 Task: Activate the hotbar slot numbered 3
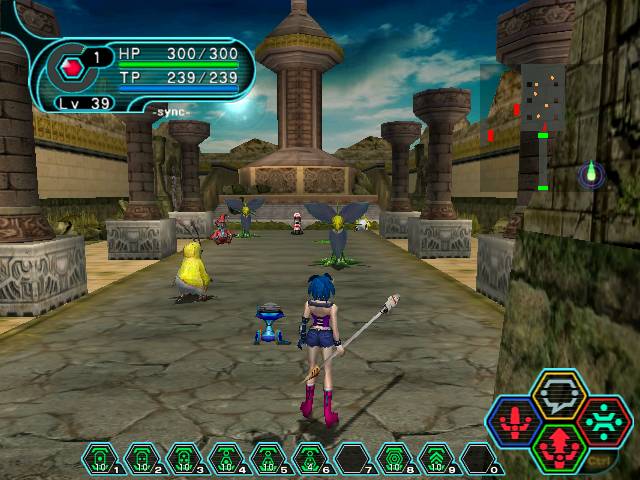click(x=184, y=459)
